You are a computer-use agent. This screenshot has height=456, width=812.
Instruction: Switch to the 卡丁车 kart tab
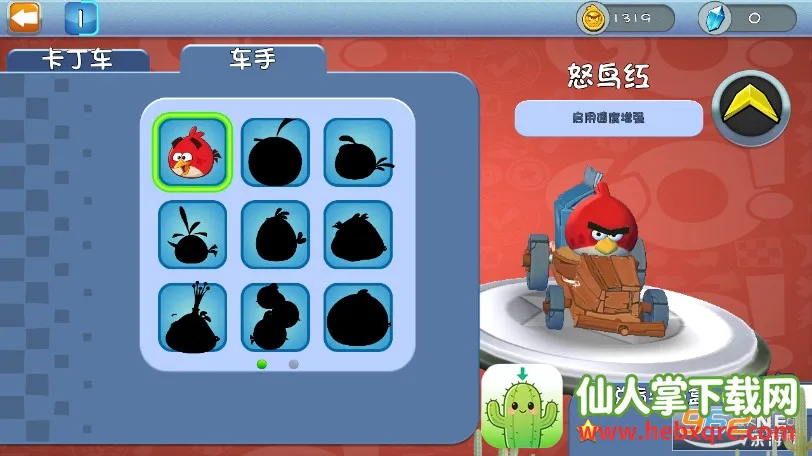click(77, 59)
